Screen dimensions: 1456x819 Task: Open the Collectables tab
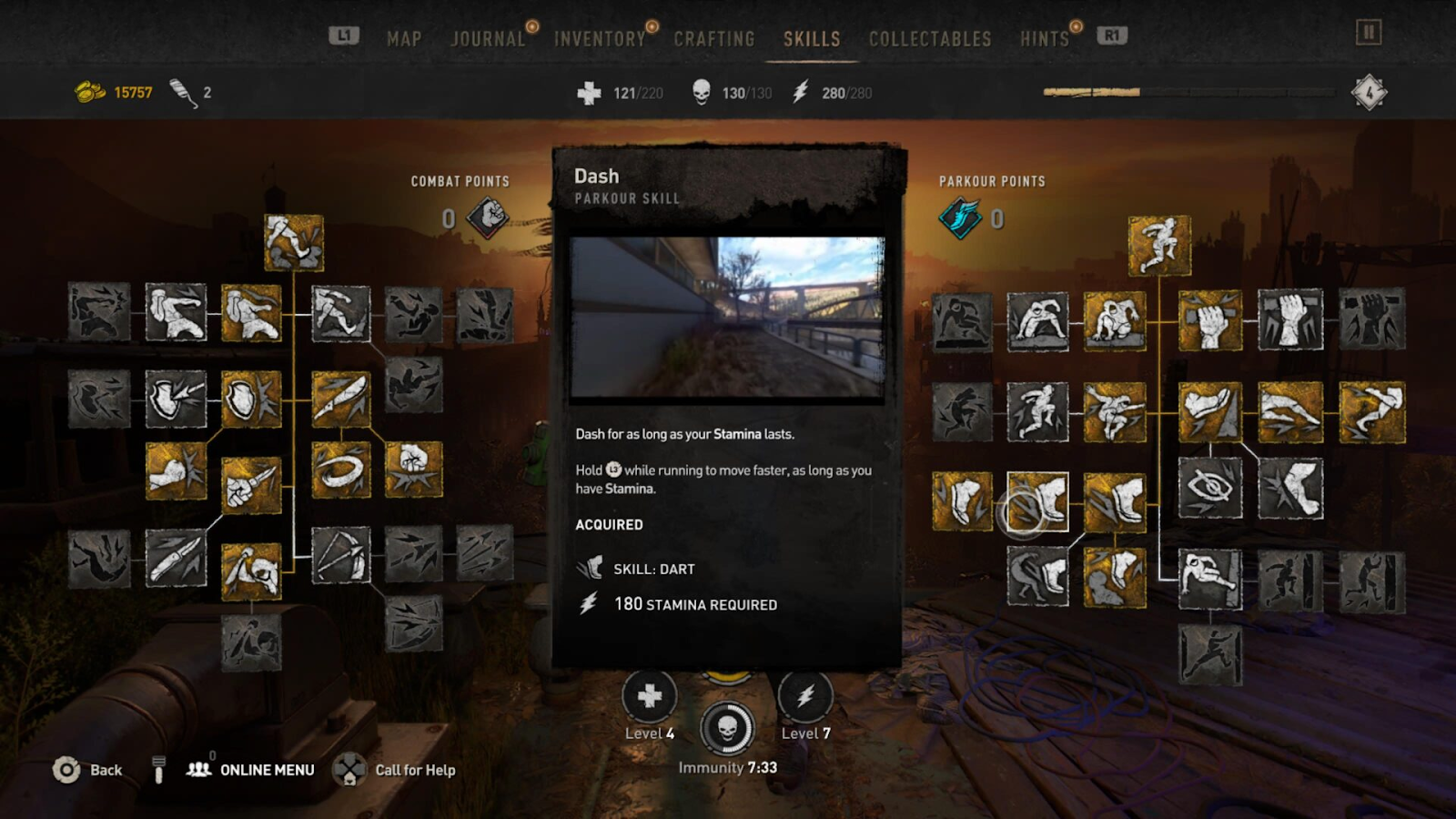point(930,39)
